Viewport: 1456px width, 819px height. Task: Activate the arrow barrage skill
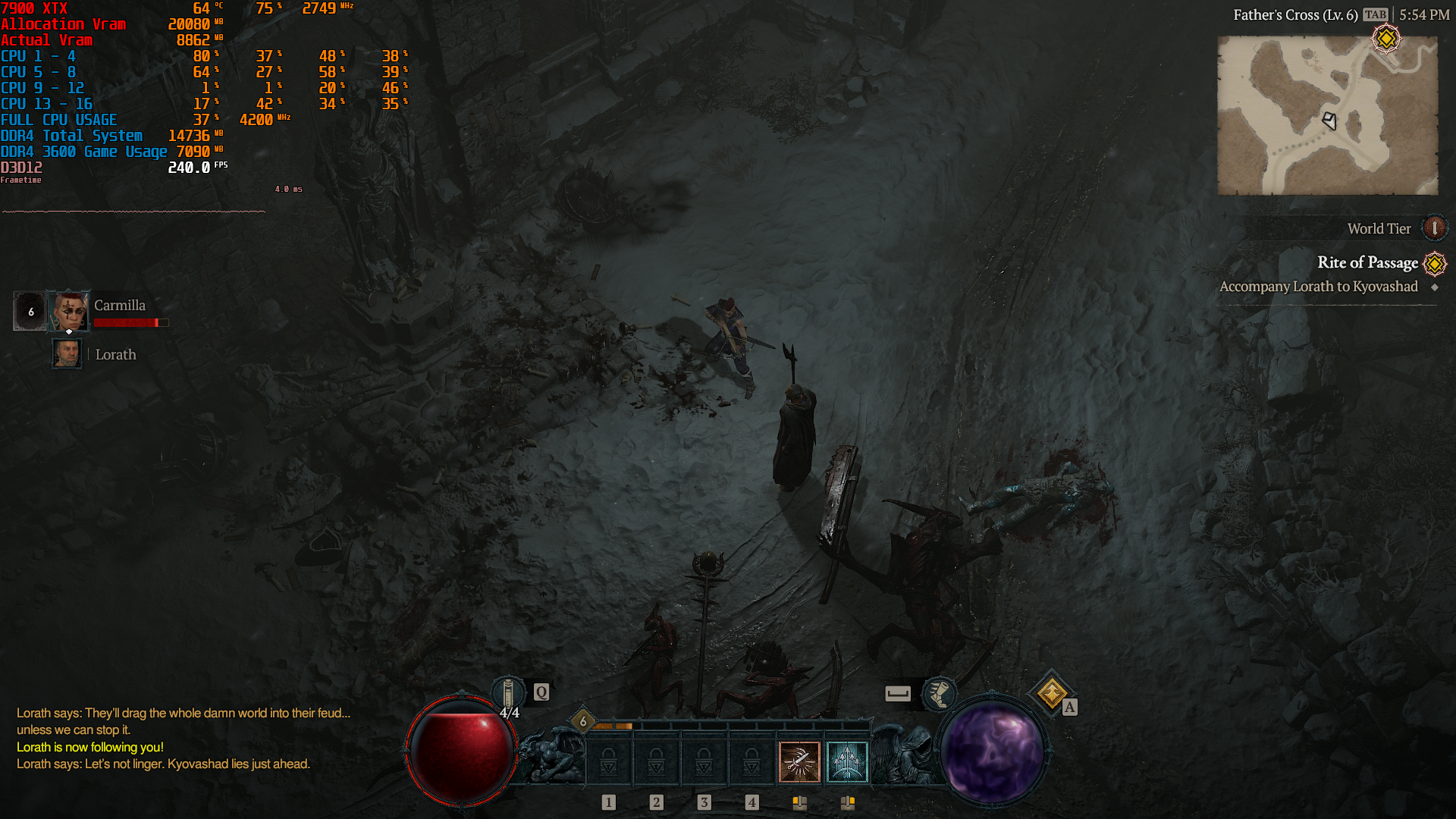pos(846,761)
